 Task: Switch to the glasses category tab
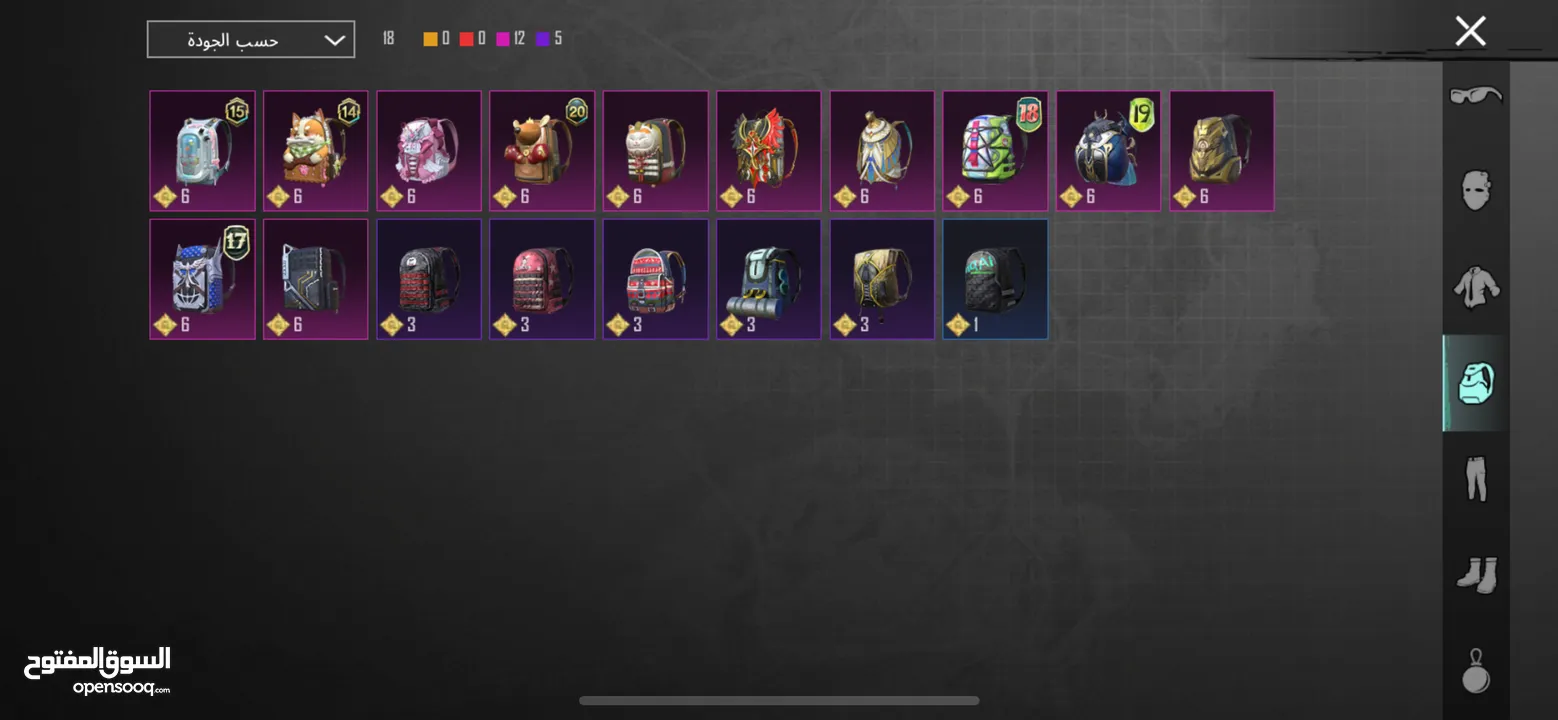click(1476, 96)
